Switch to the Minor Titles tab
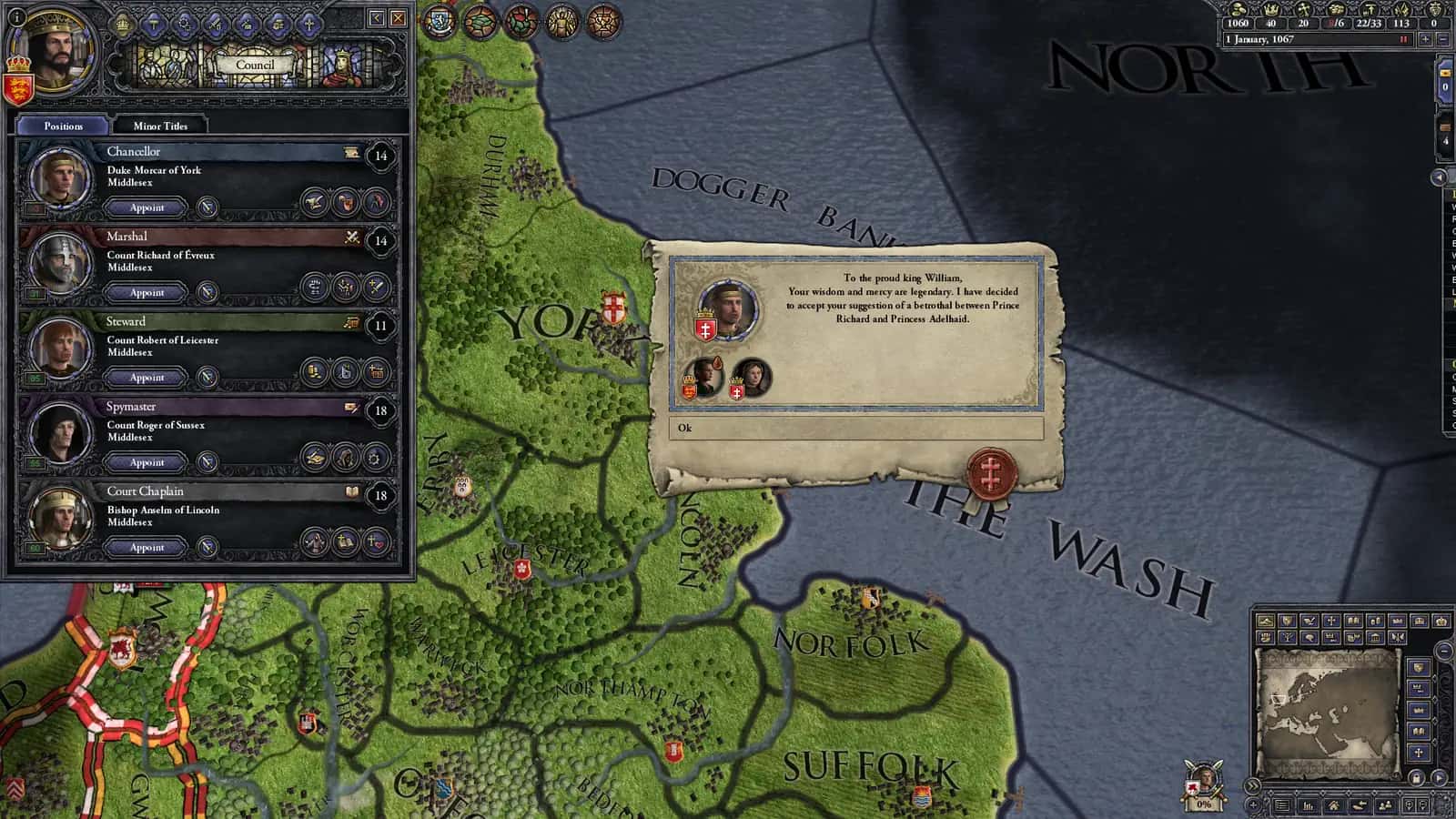The image size is (1456, 819). (161, 126)
